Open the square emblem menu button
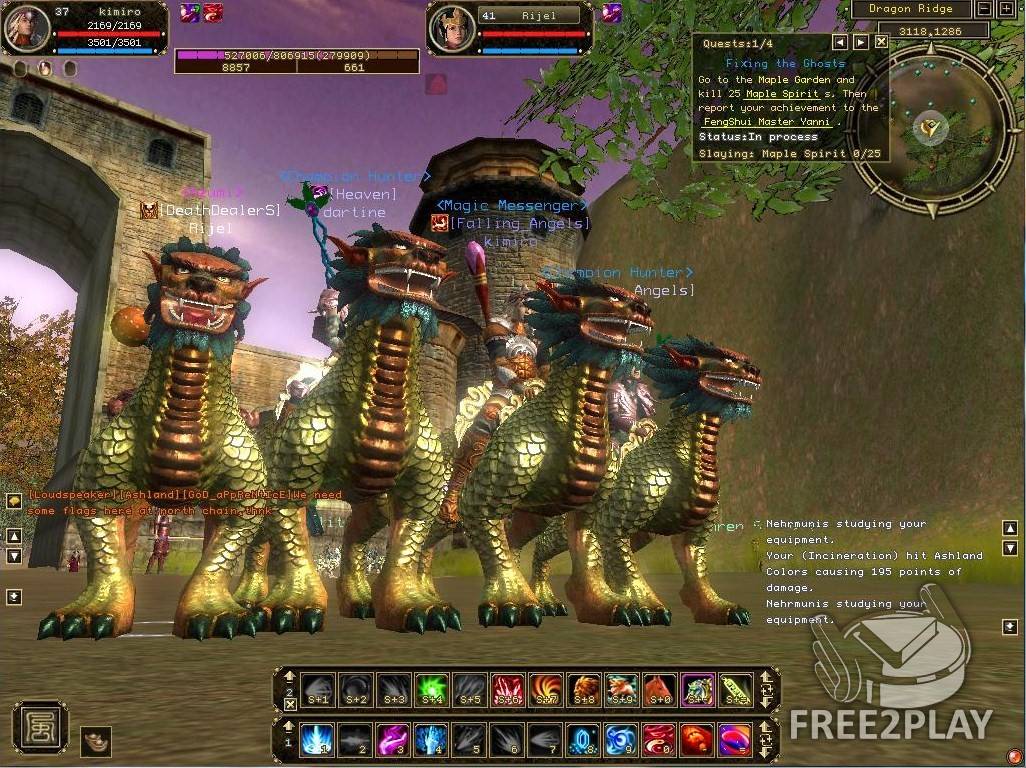This screenshot has height=768, width=1026. click(39, 727)
